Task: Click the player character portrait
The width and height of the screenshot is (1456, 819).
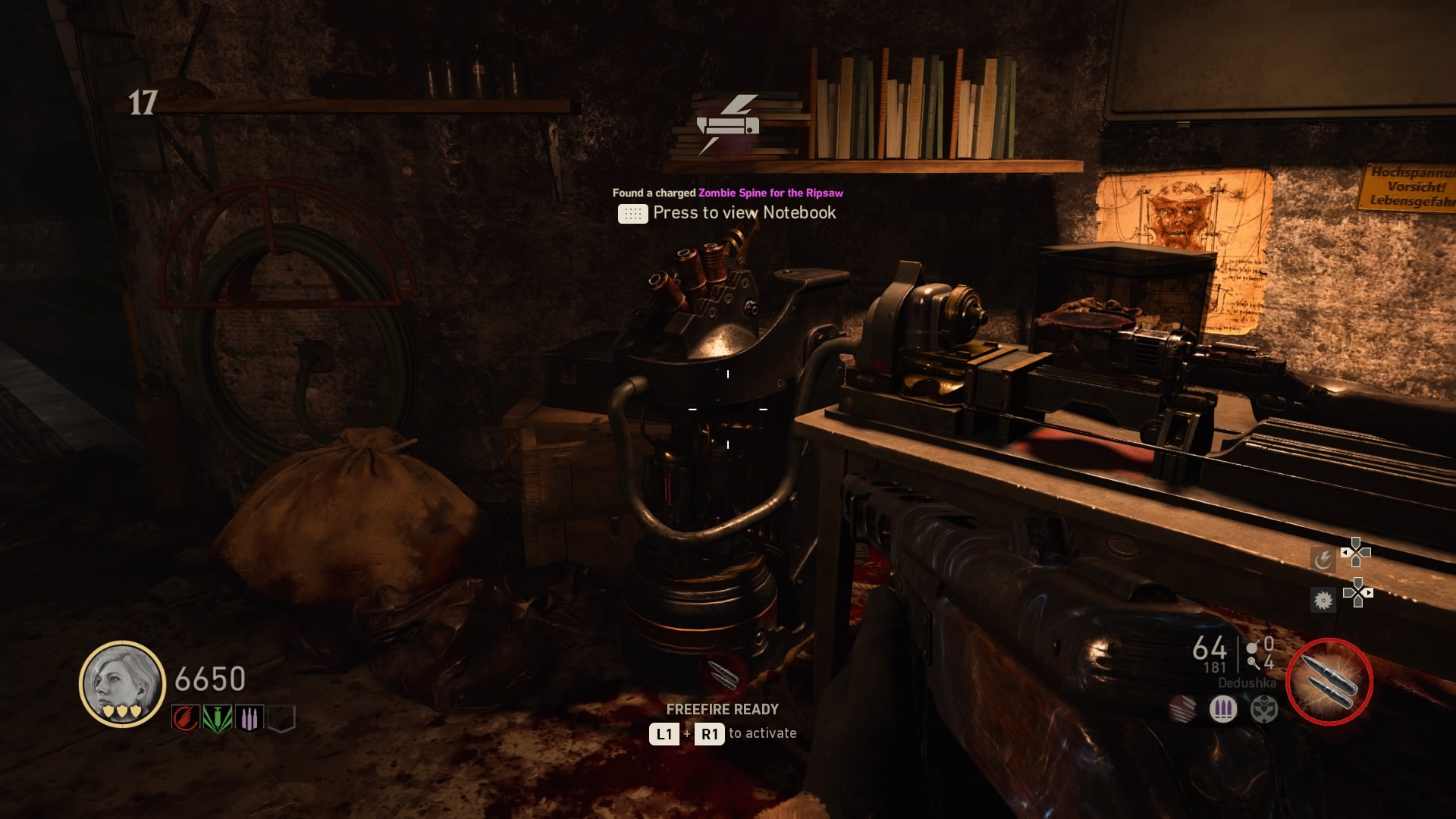Action: (x=122, y=683)
